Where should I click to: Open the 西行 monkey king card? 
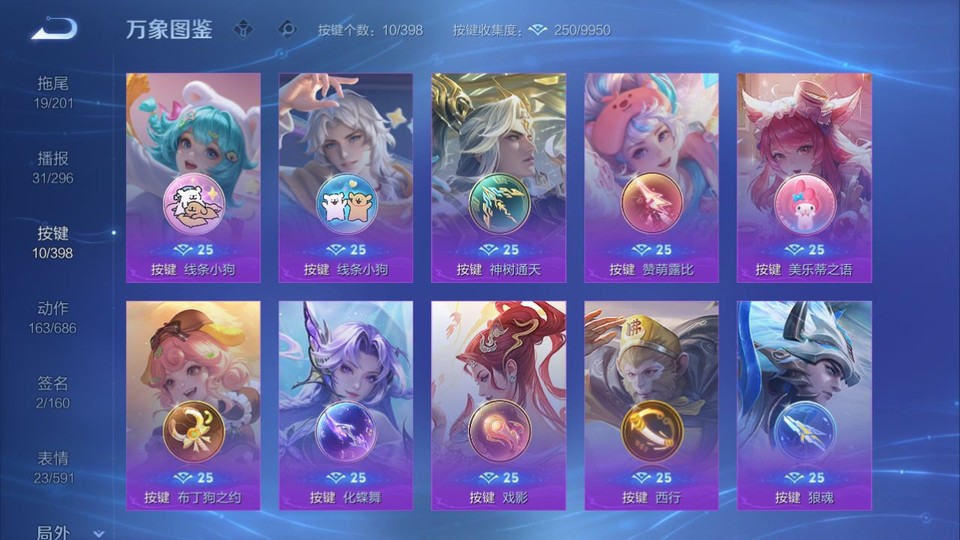(652, 405)
